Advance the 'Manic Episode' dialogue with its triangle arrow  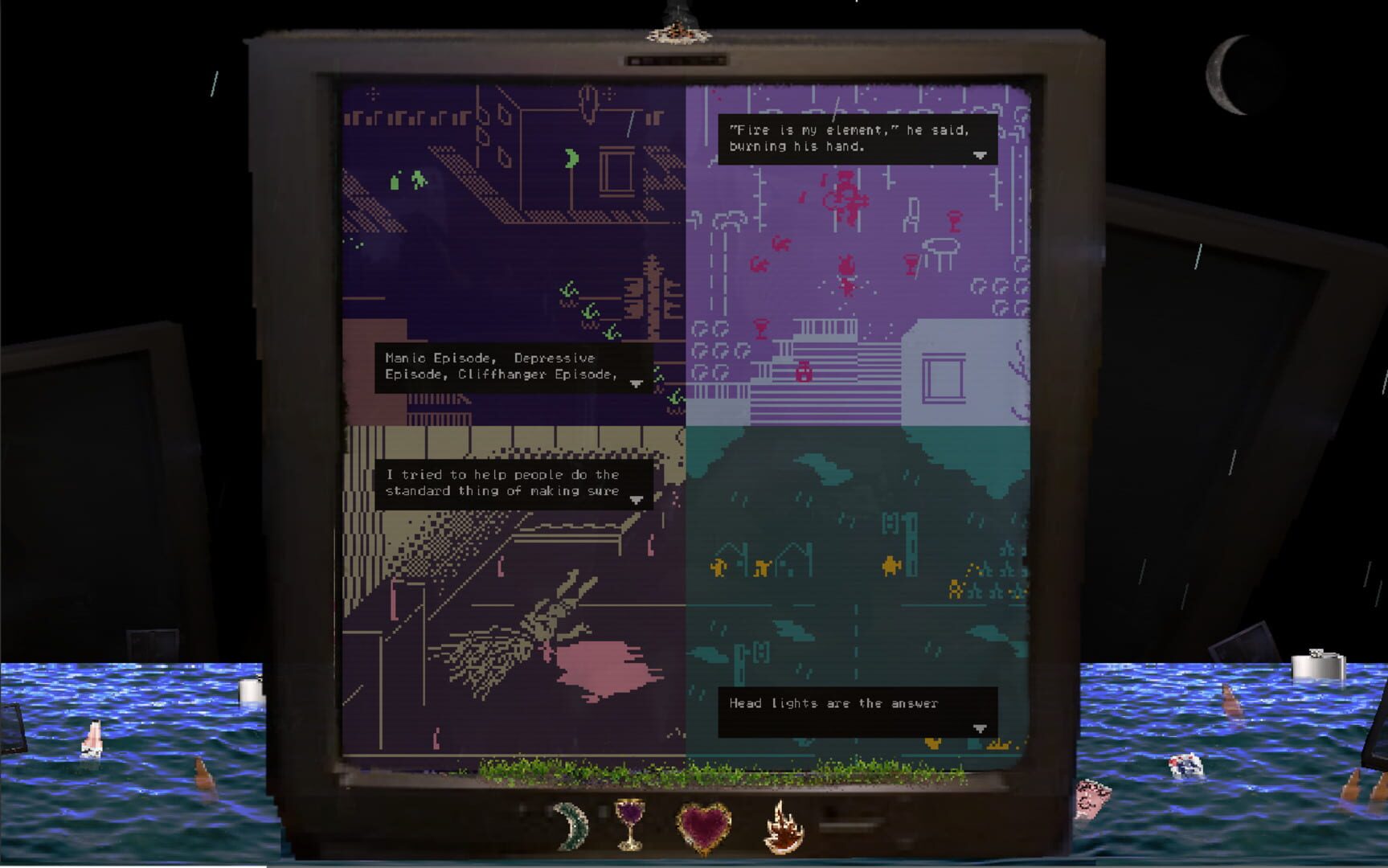point(637,385)
